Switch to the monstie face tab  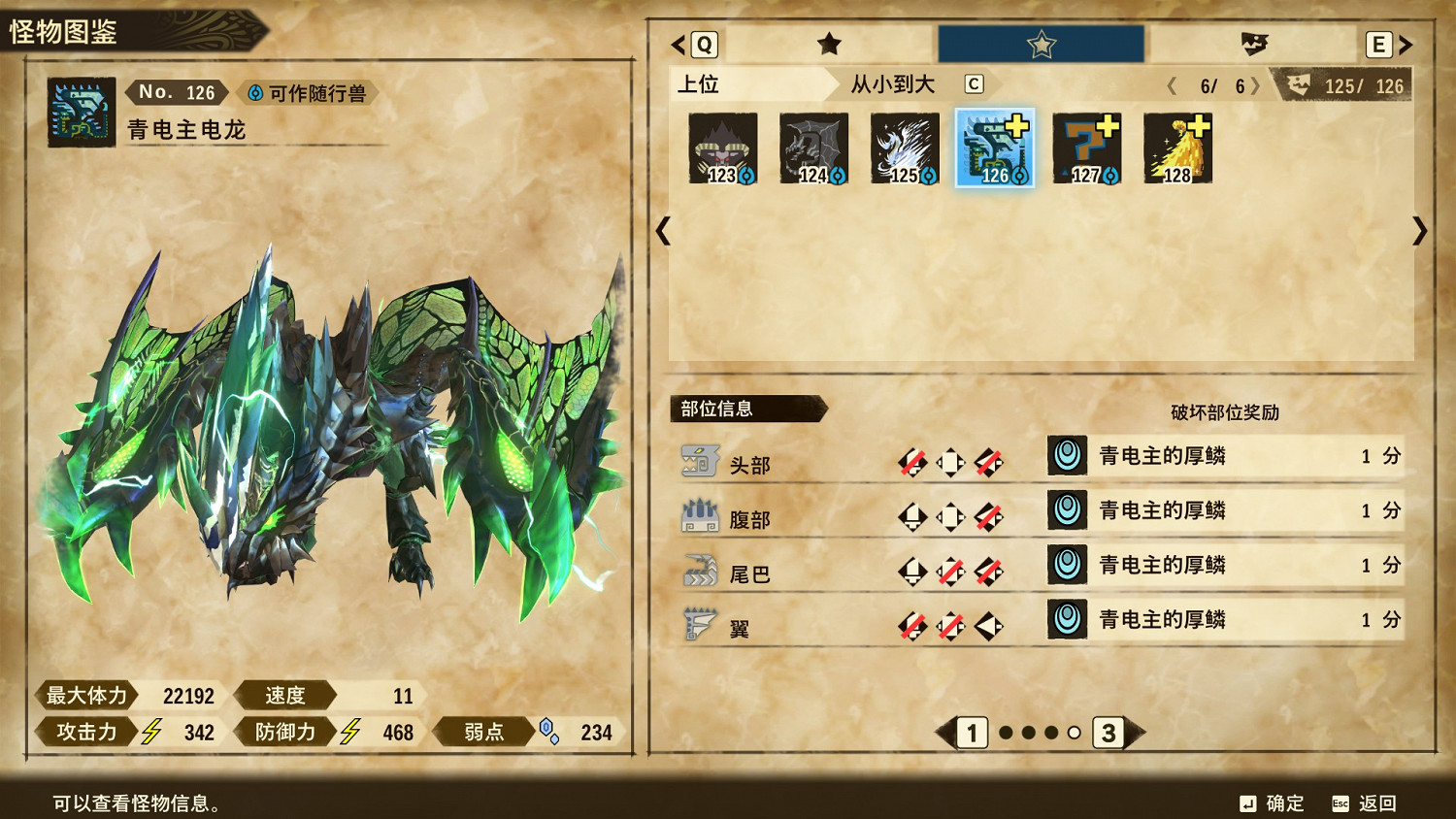(1252, 44)
